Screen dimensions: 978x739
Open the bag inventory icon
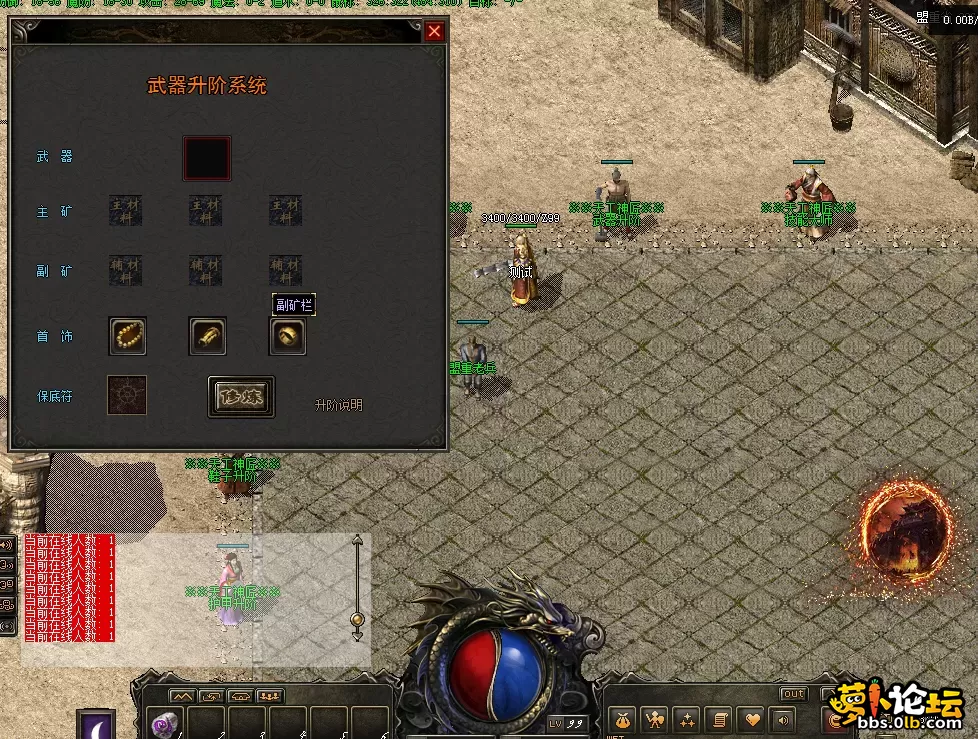click(623, 719)
